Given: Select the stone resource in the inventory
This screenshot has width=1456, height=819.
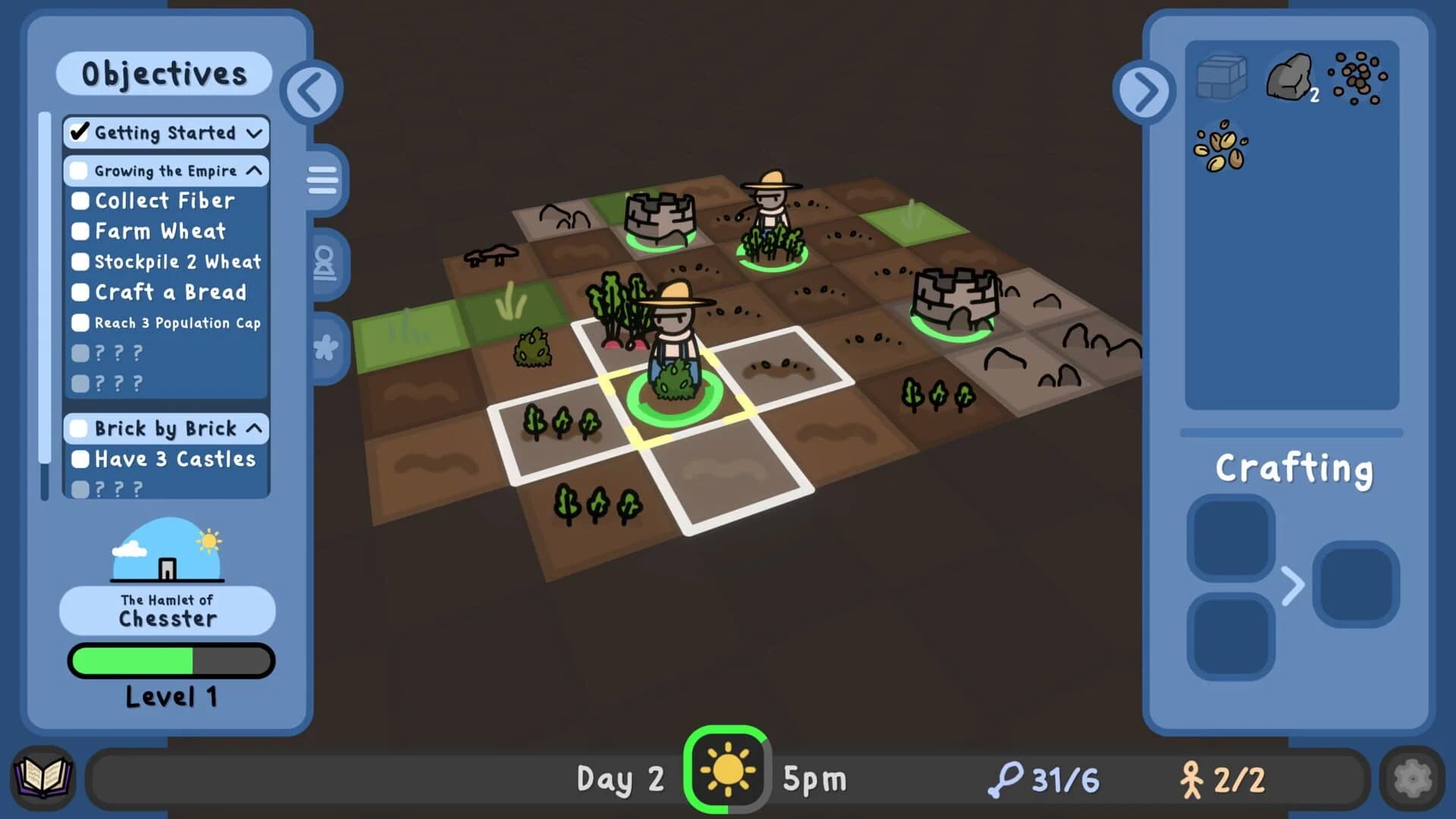Looking at the screenshot, I should click(x=1288, y=76).
